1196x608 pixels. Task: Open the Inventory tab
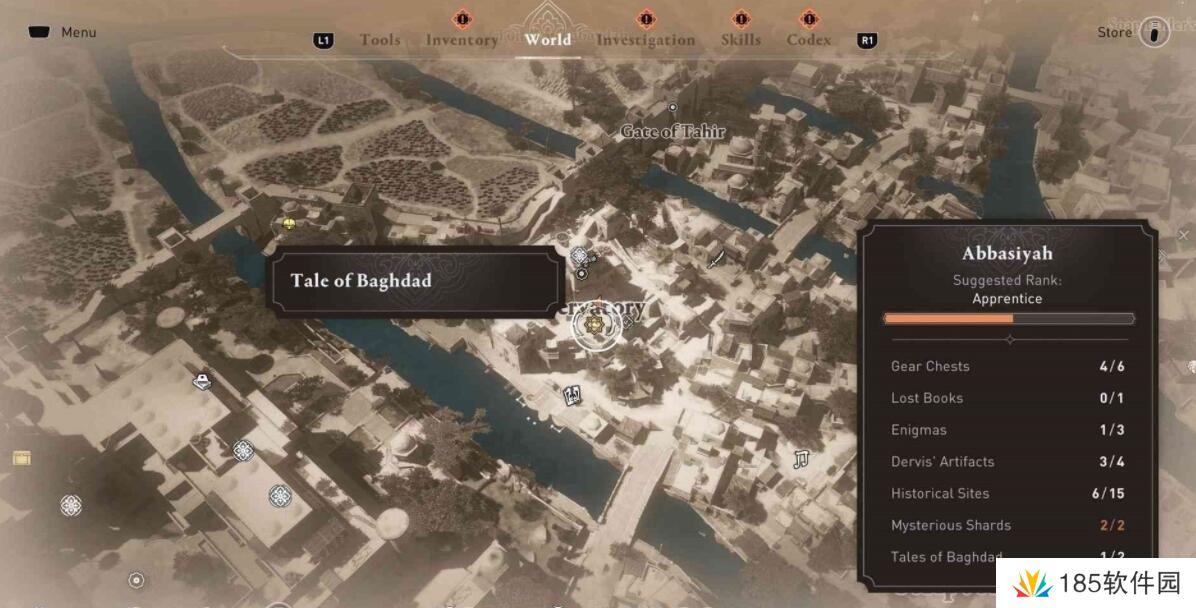461,40
